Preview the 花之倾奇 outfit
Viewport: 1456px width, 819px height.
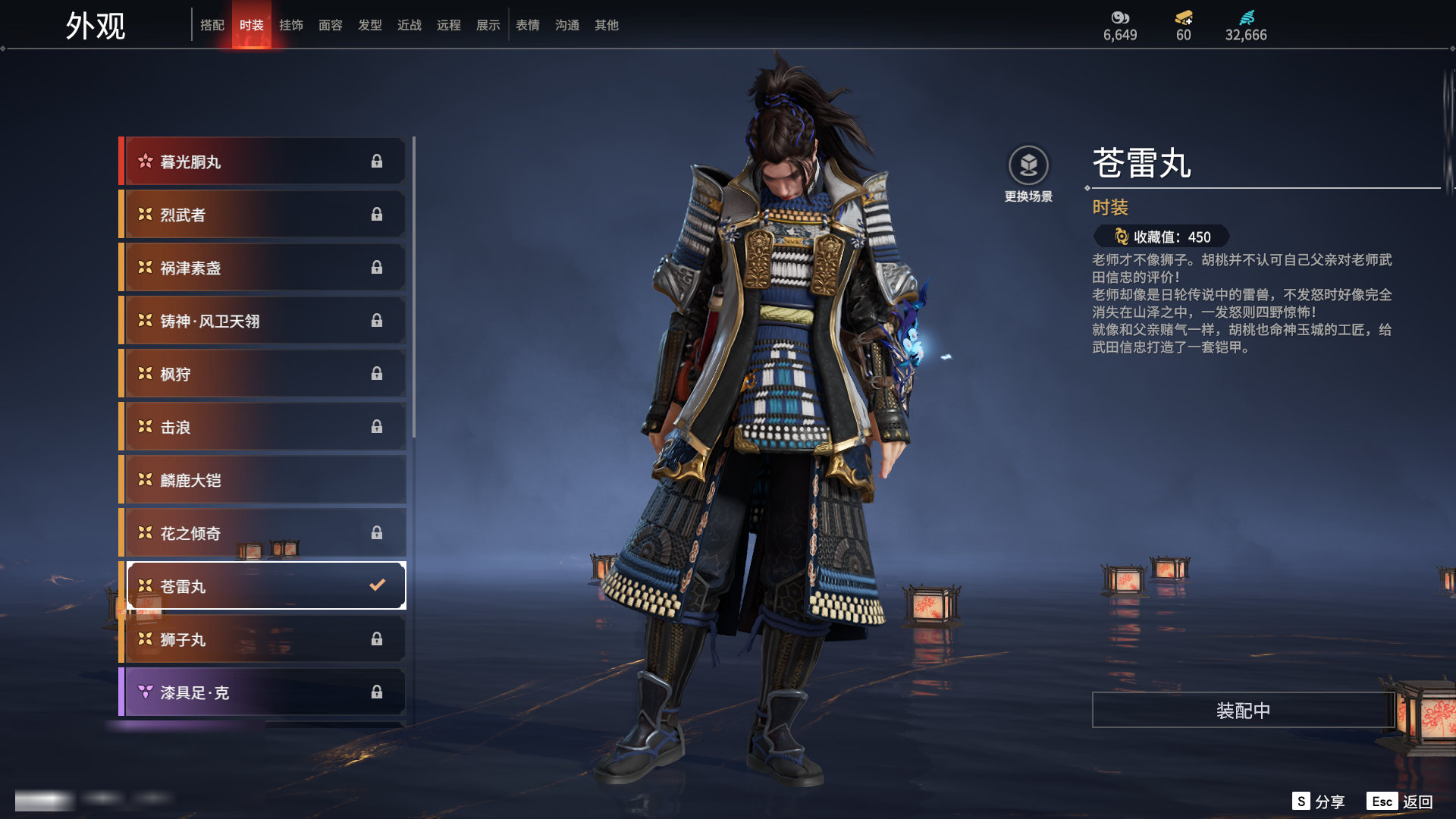pos(262,533)
